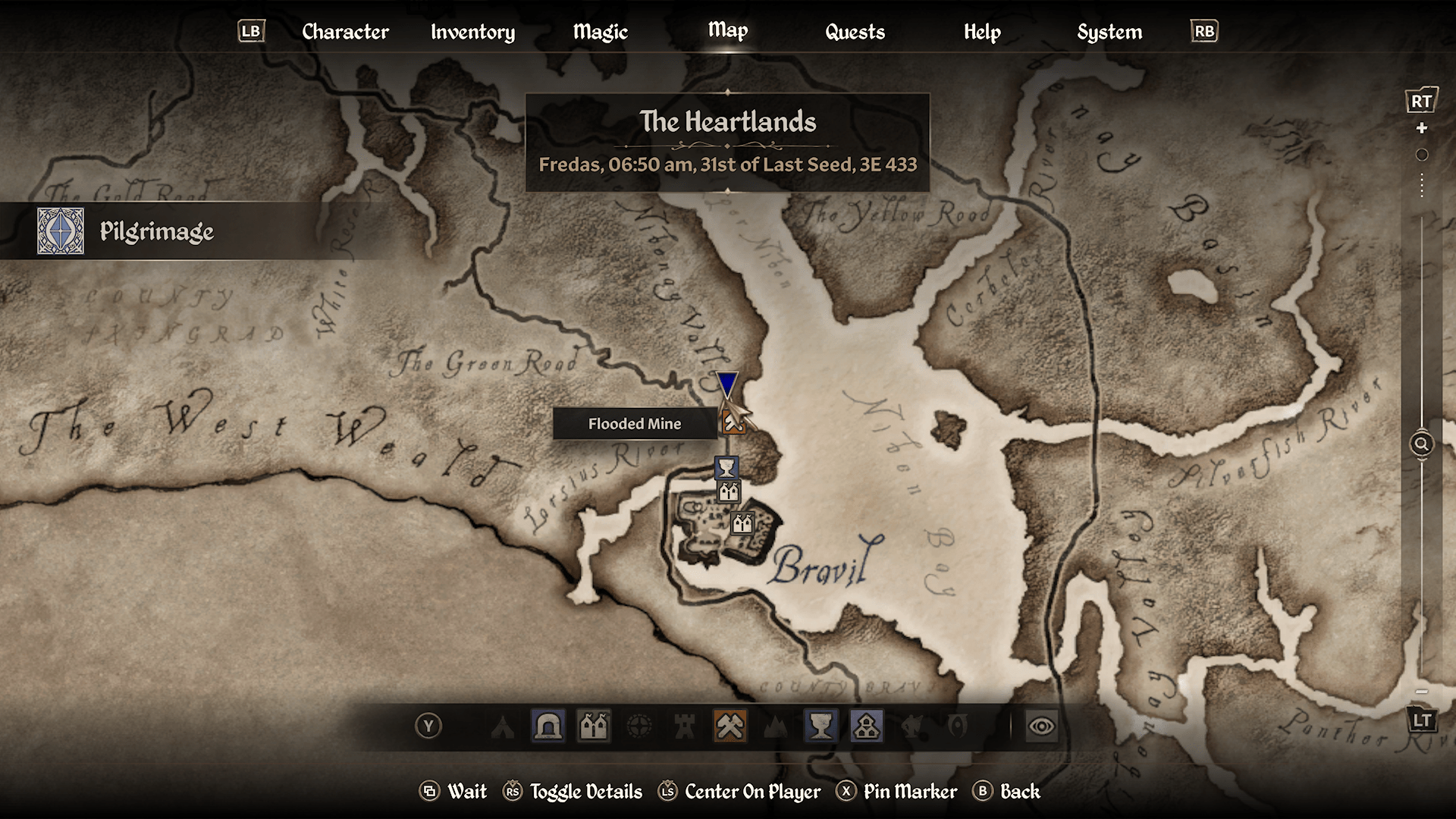Toggle the crossed pickaxes mine filter
Viewport: 1456px width, 819px height.
(x=730, y=726)
